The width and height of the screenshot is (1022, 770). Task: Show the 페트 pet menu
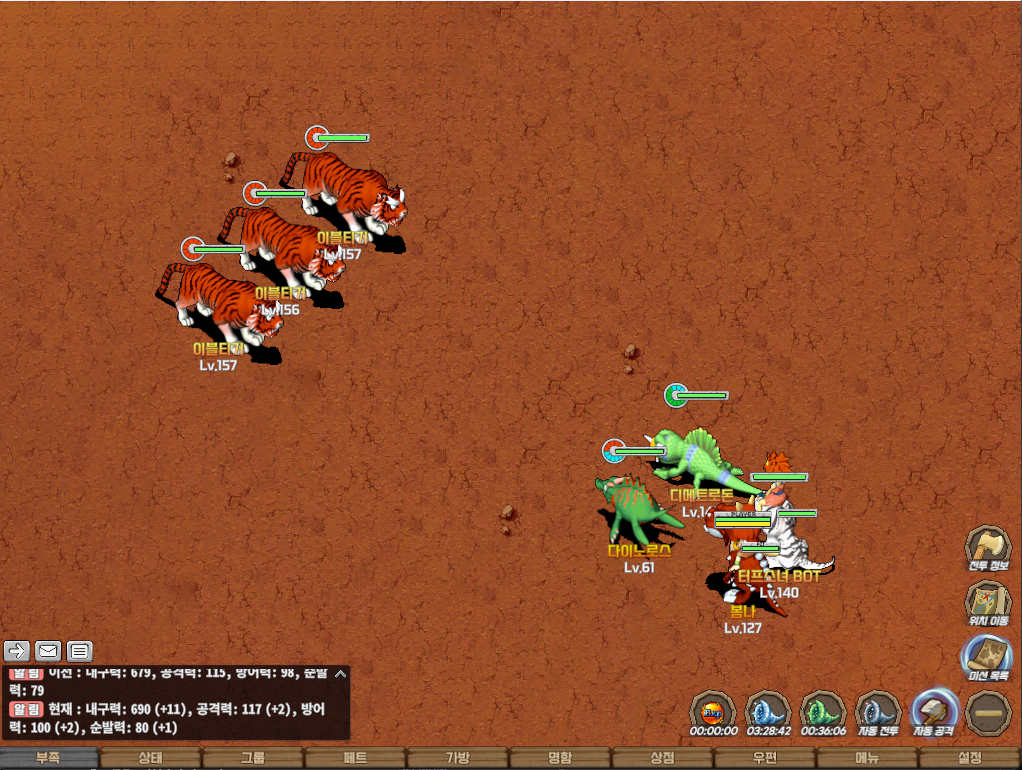point(355,758)
